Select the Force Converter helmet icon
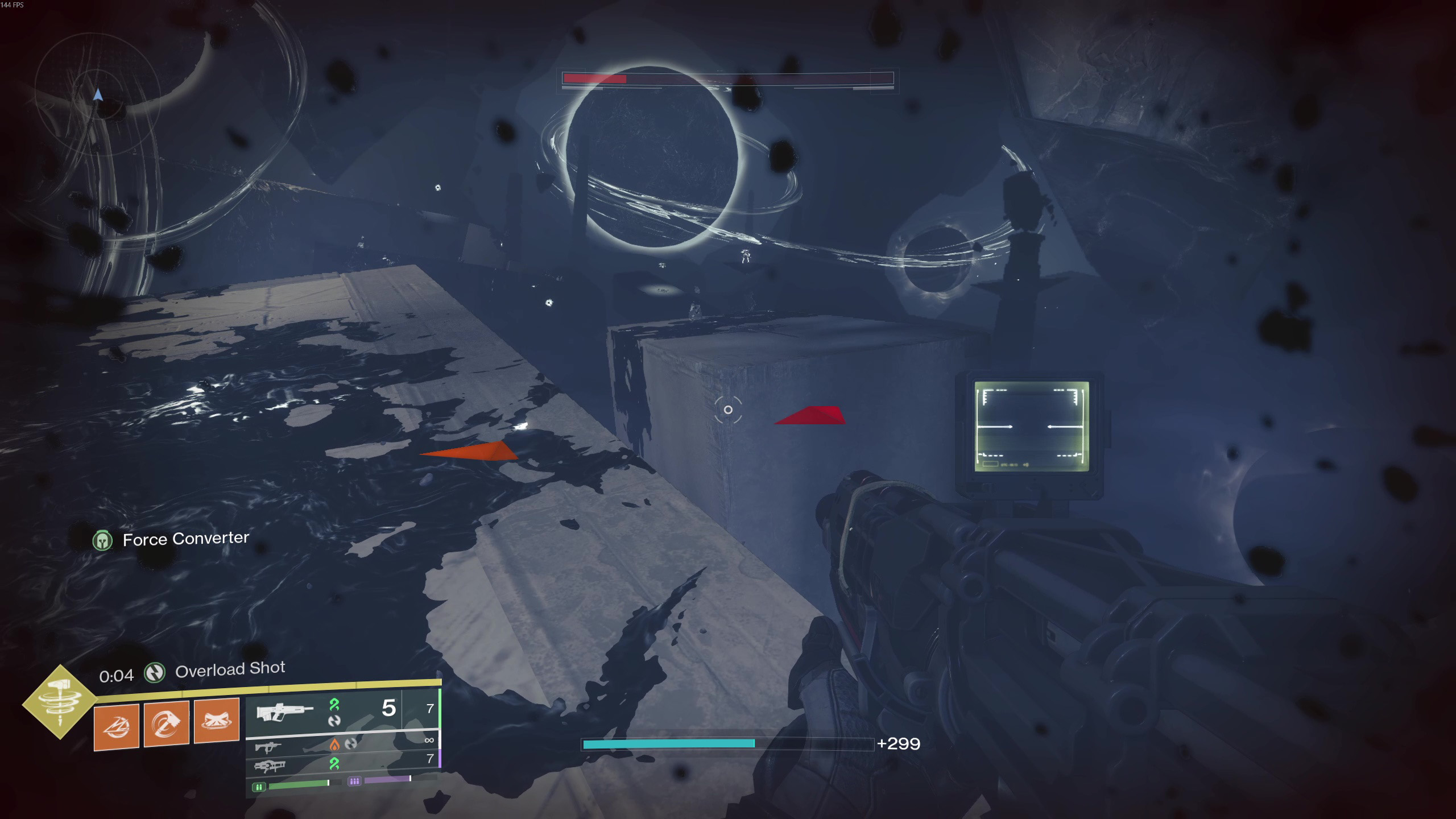 point(103,540)
